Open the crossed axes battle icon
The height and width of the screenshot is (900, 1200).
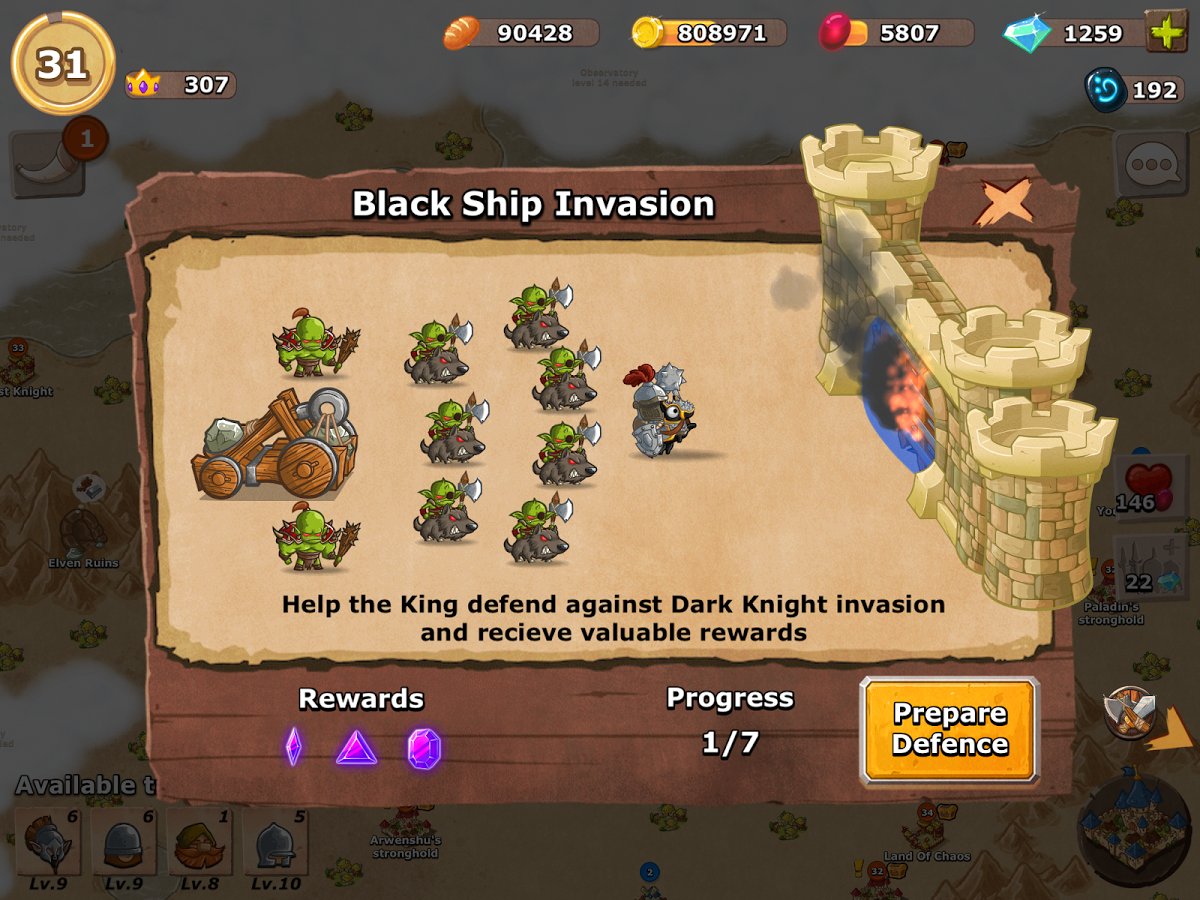(1130, 710)
